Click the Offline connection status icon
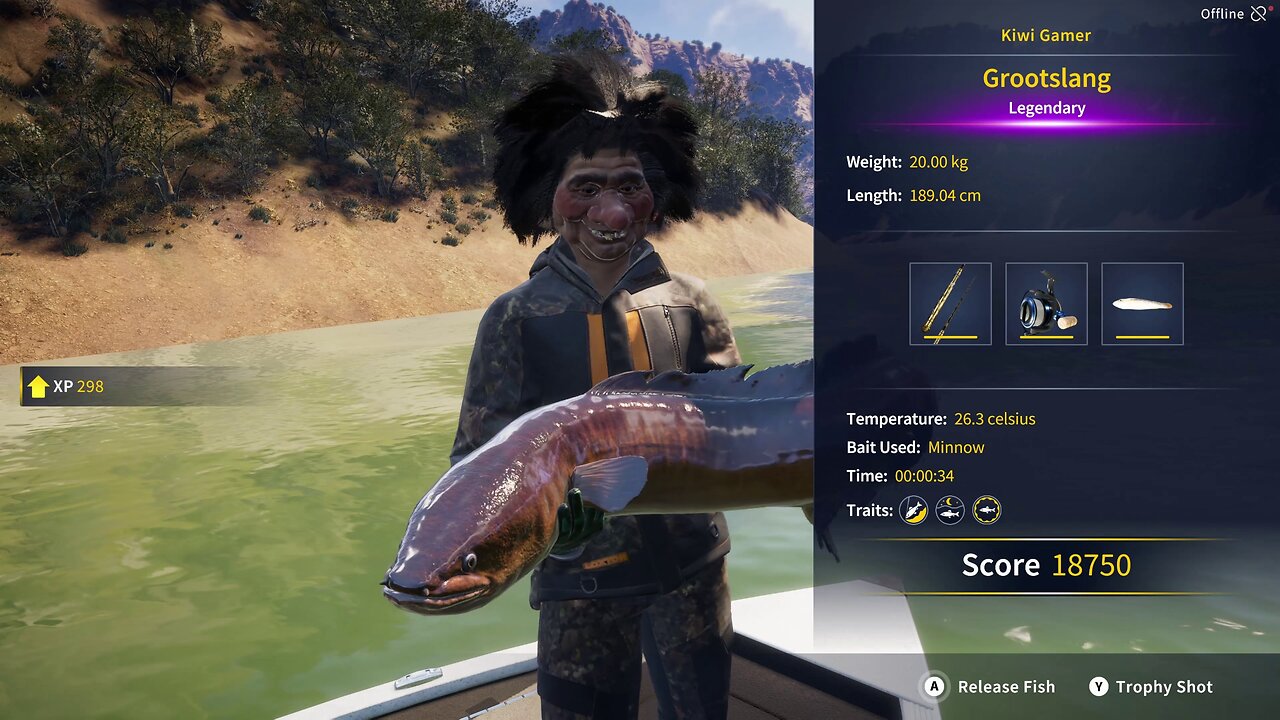 click(x=1258, y=14)
